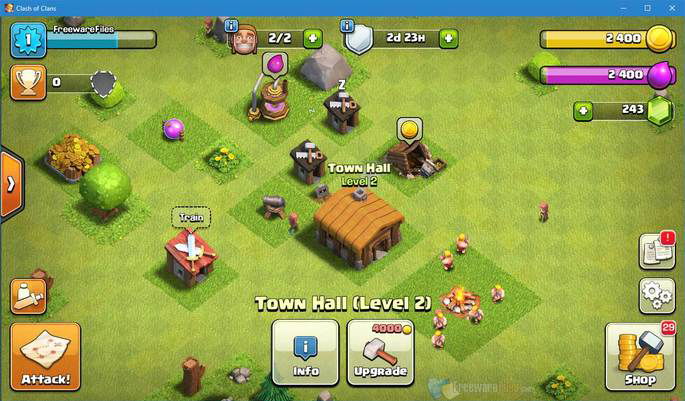Image resolution: width=685 pixels, height=401 pixels.
Task: Show builder info via the blue i icon
Action: pyautogui.click(x=232, y=25)
